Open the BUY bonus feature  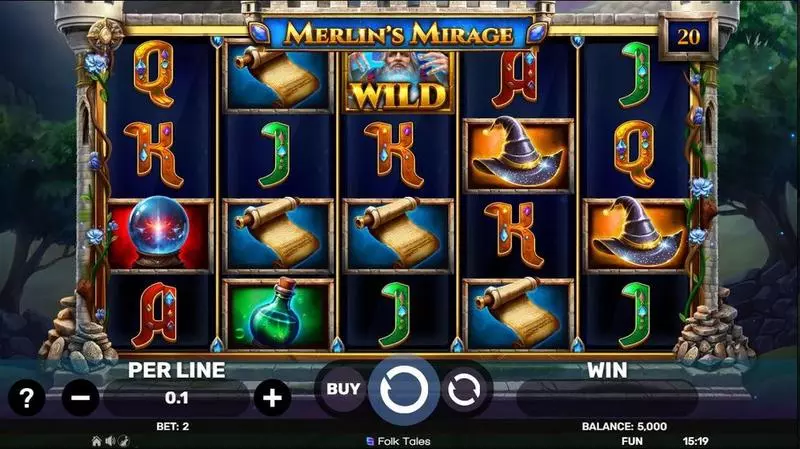343,389
